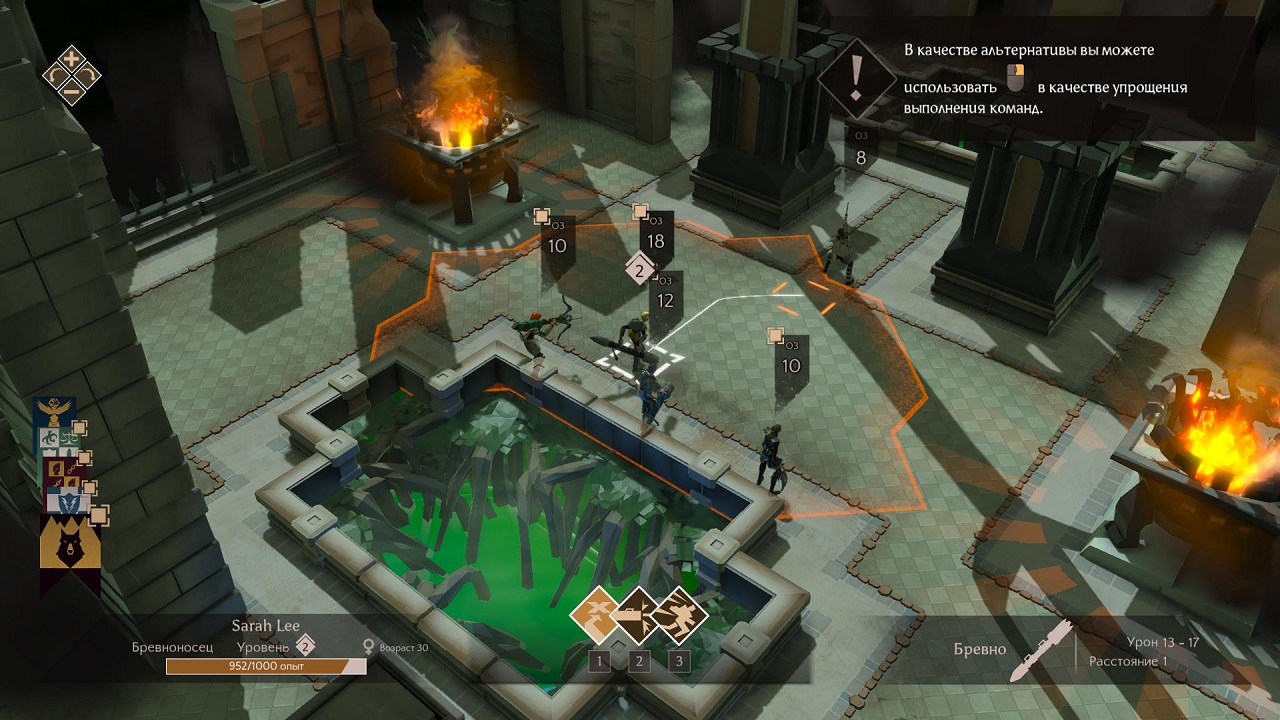Image resolution: width=1280 pixels, height=720 pixels.
Task: Select the golden eagle turn banner
Action: pyautogui.click(x=53, y=411)
